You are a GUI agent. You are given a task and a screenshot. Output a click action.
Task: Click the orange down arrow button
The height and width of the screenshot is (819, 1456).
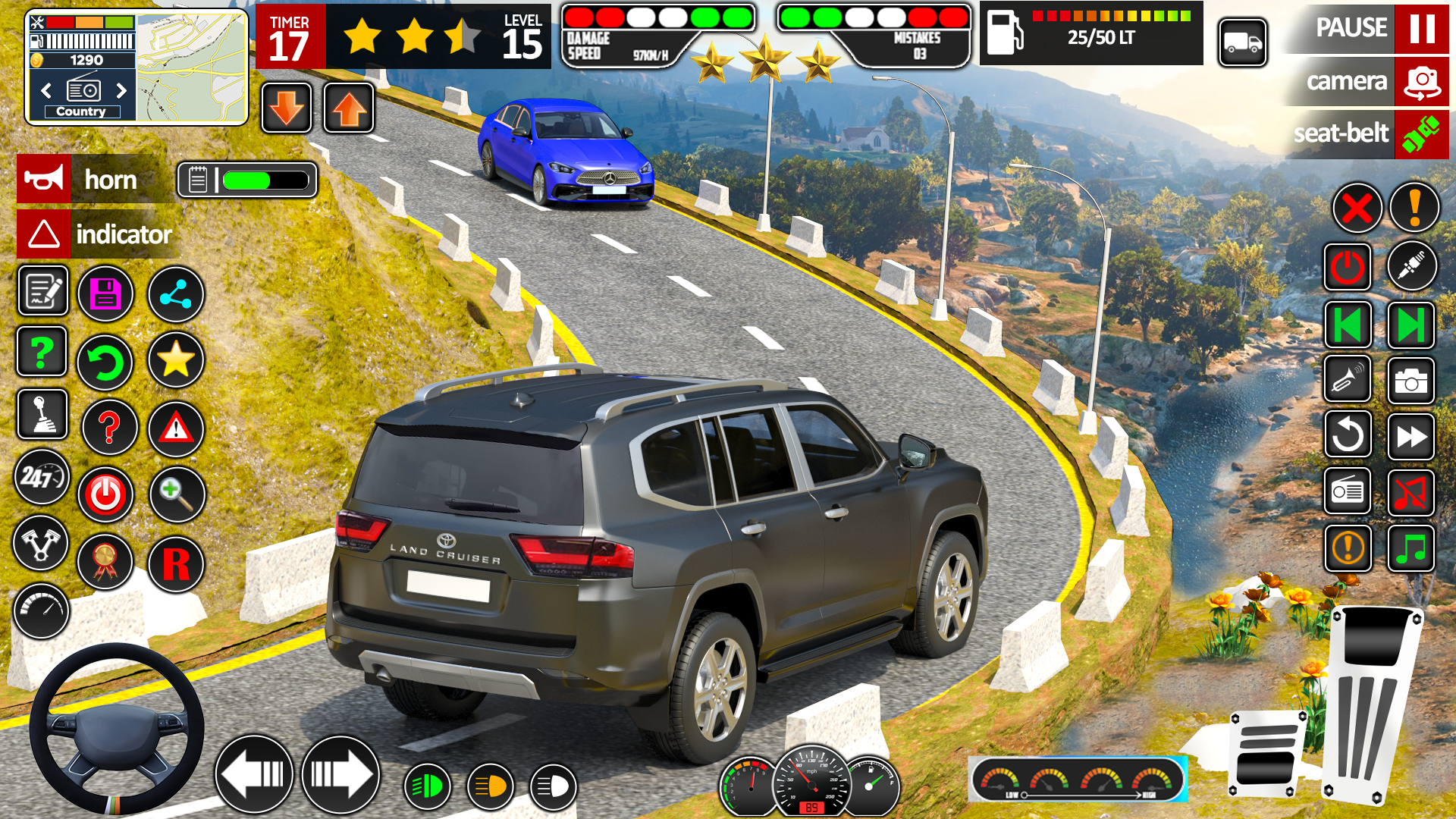287,108
